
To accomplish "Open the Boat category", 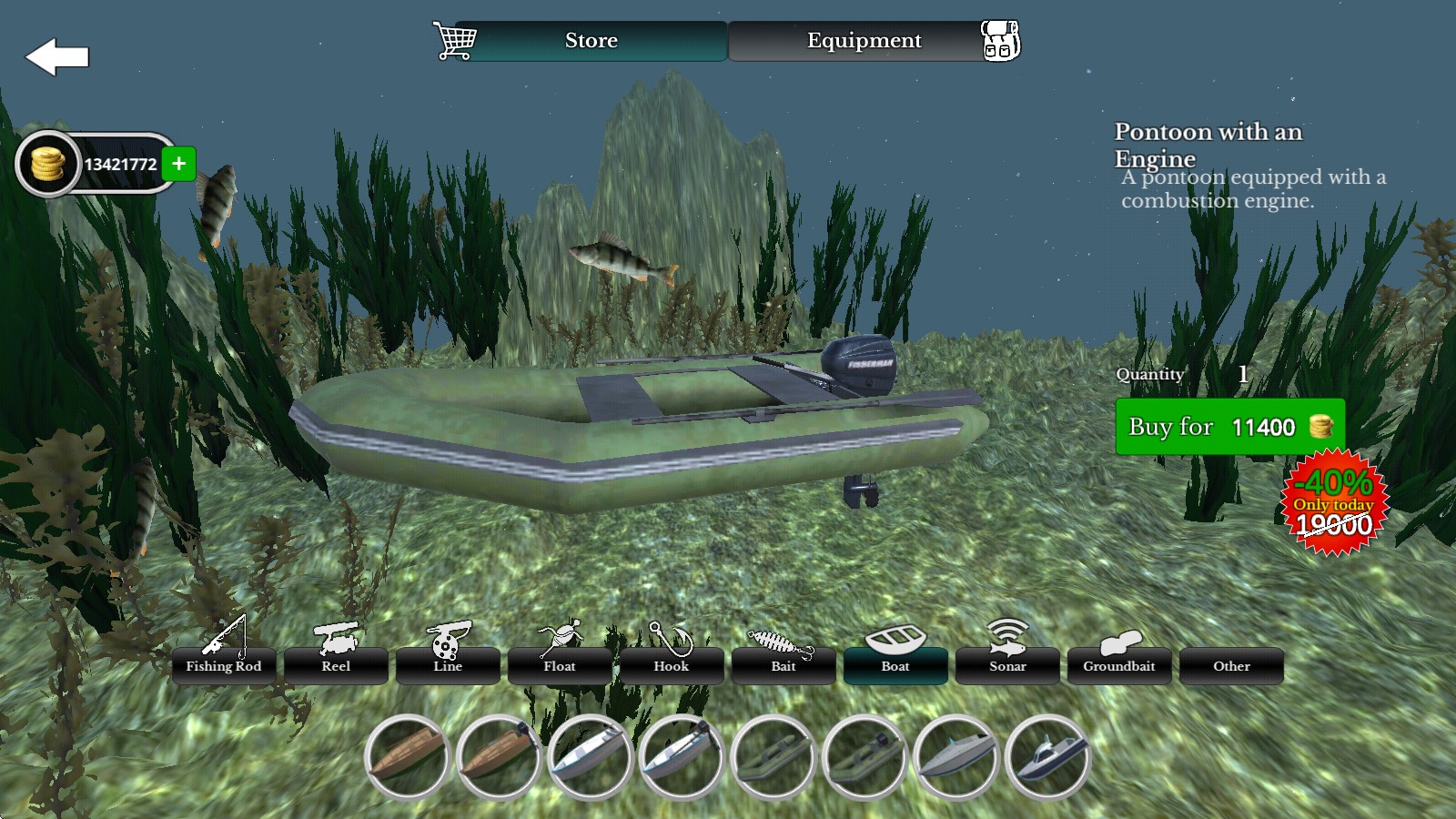I will point(895,665).
